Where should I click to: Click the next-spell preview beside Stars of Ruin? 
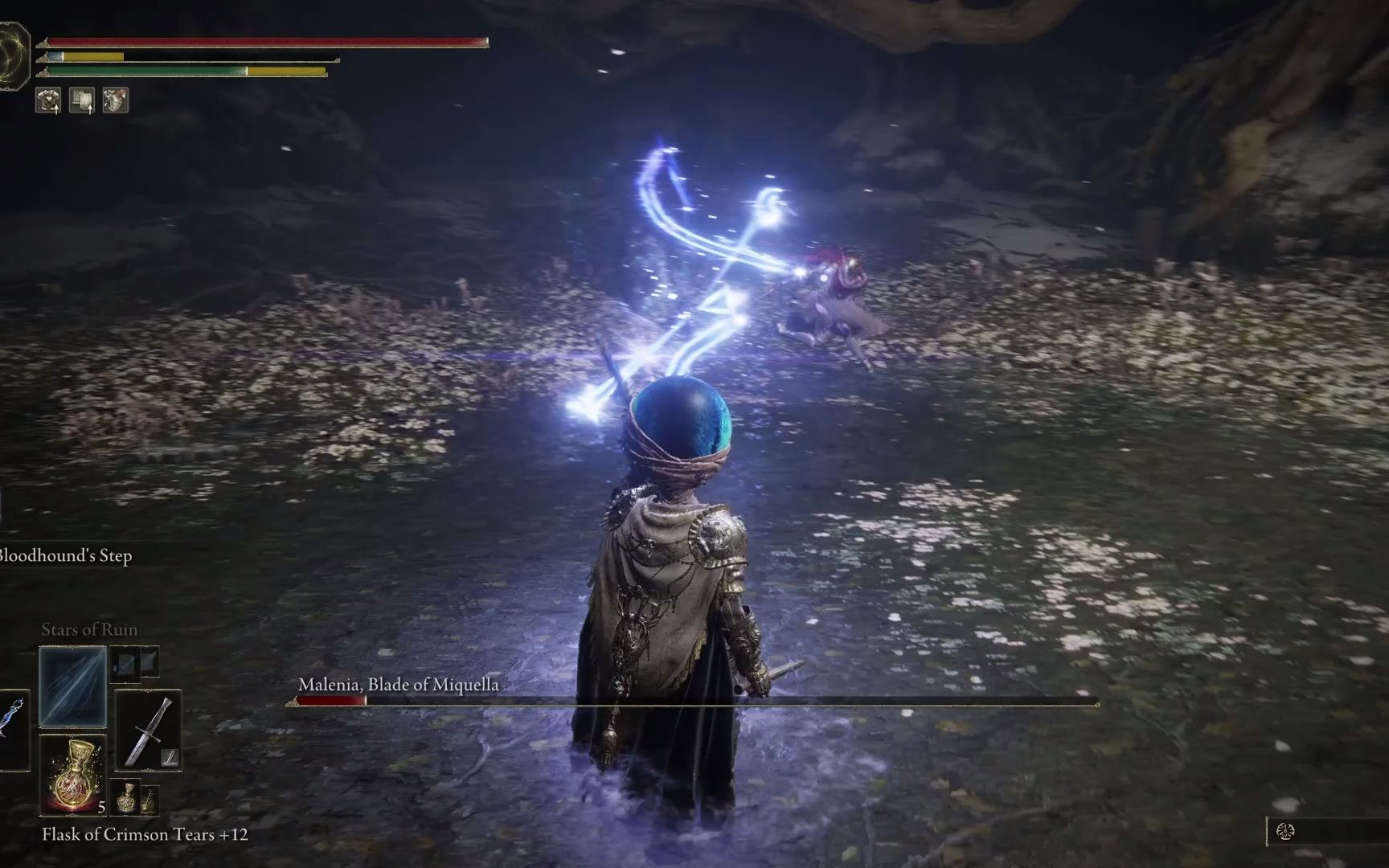(134, 663)
